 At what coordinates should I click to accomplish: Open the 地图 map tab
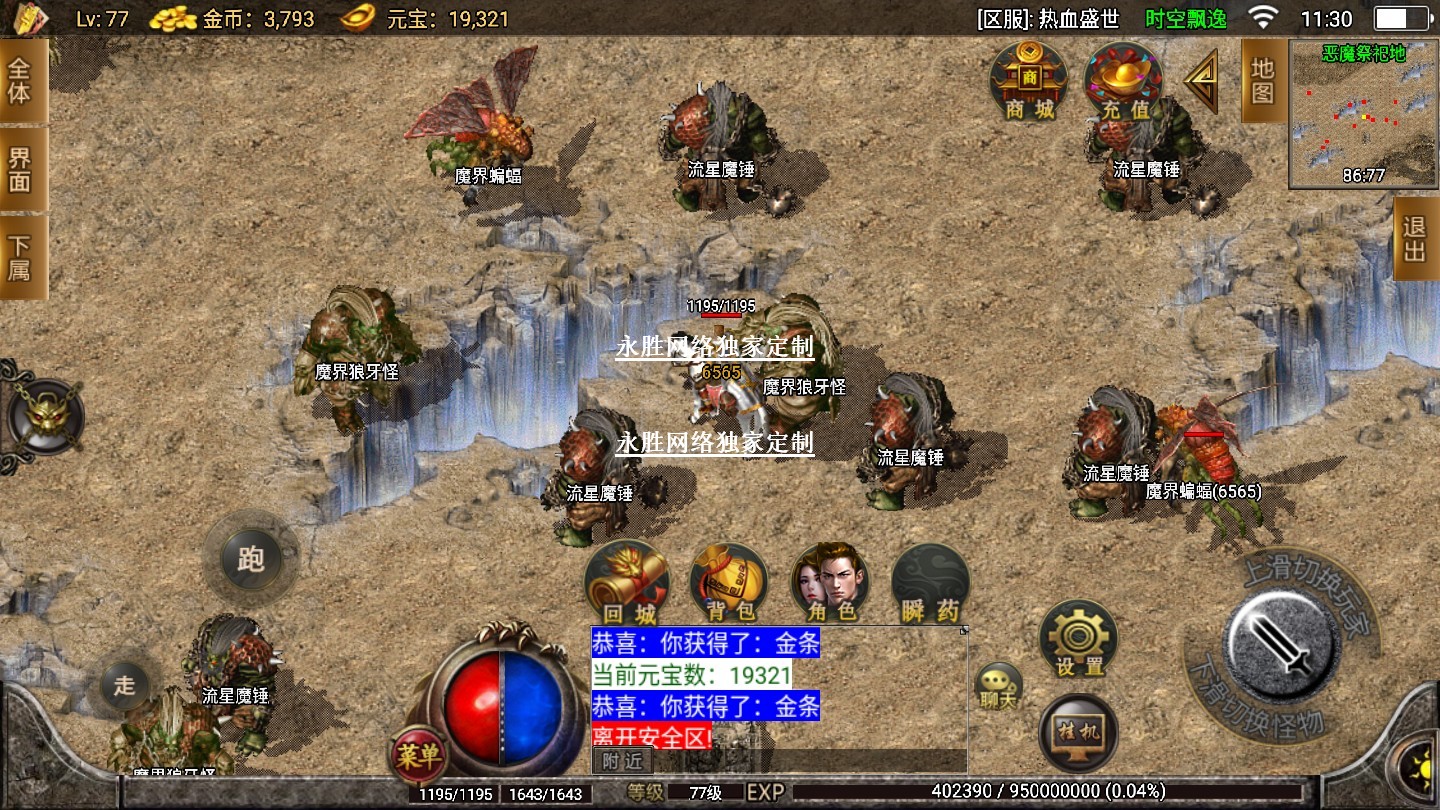(1262, 82)
